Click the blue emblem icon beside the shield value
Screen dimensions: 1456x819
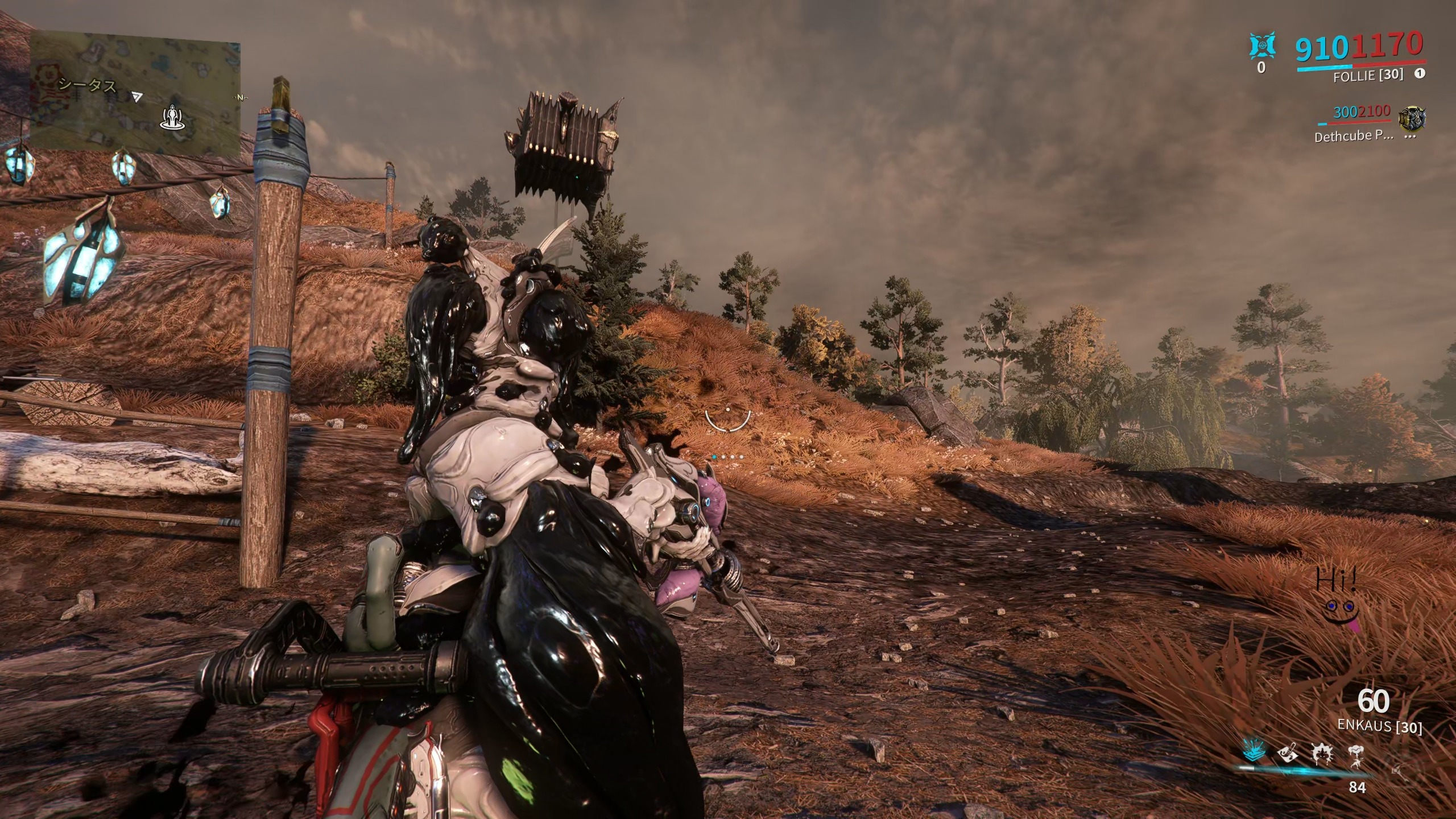(1261, 45)
